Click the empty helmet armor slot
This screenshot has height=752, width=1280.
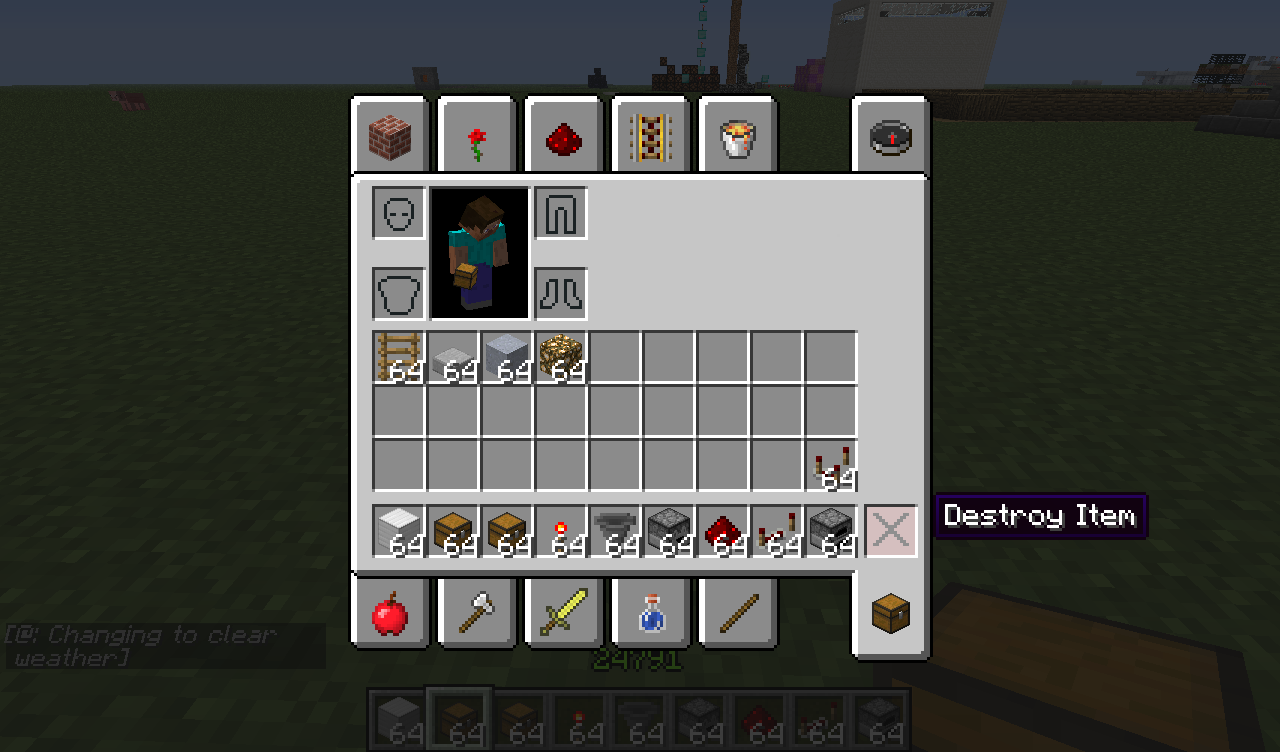398,213
